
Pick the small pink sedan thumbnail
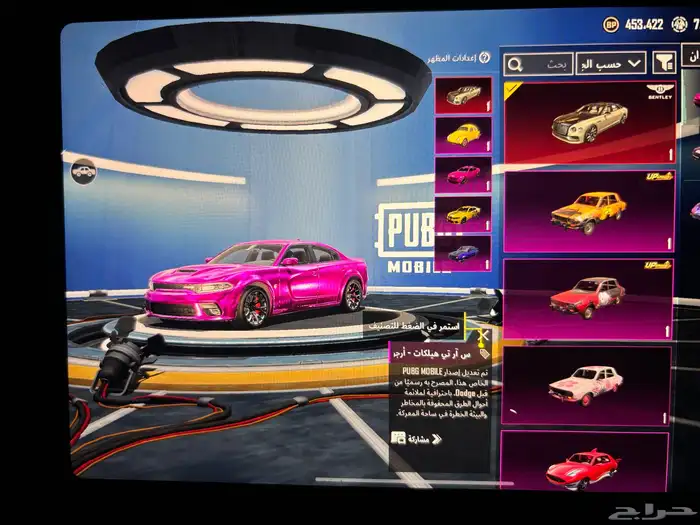(464, 174)
